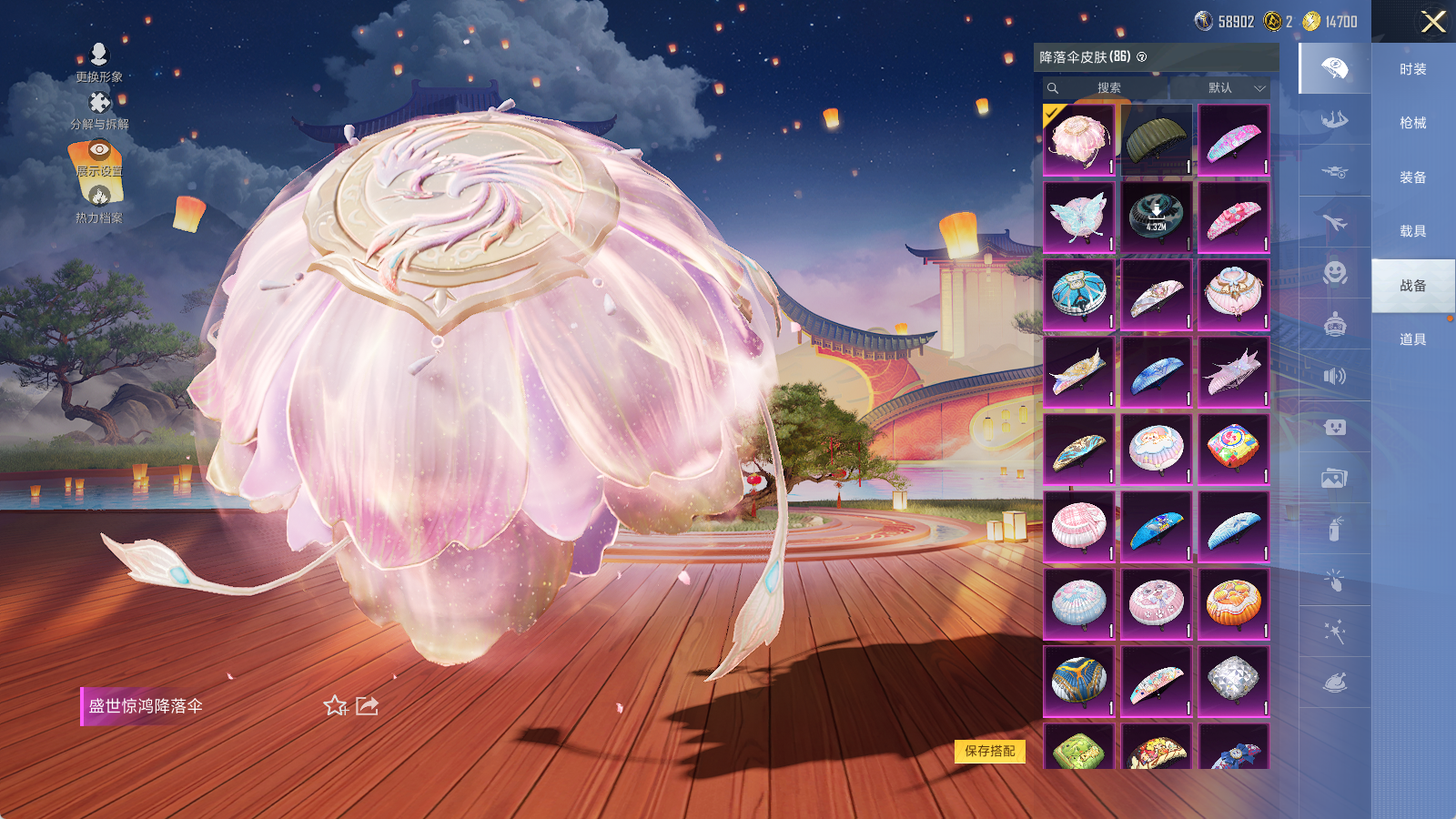Open the 道具 tab

coord(1412,339)
